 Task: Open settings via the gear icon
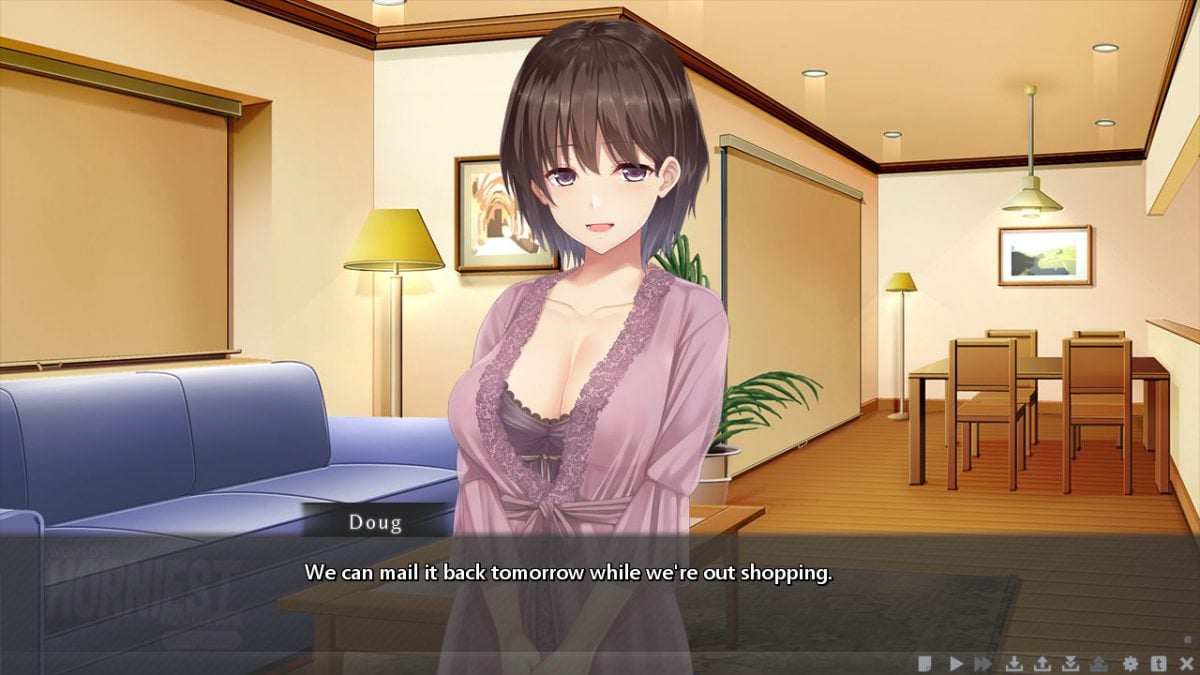pyautogui.click(x=1131, y=662)
